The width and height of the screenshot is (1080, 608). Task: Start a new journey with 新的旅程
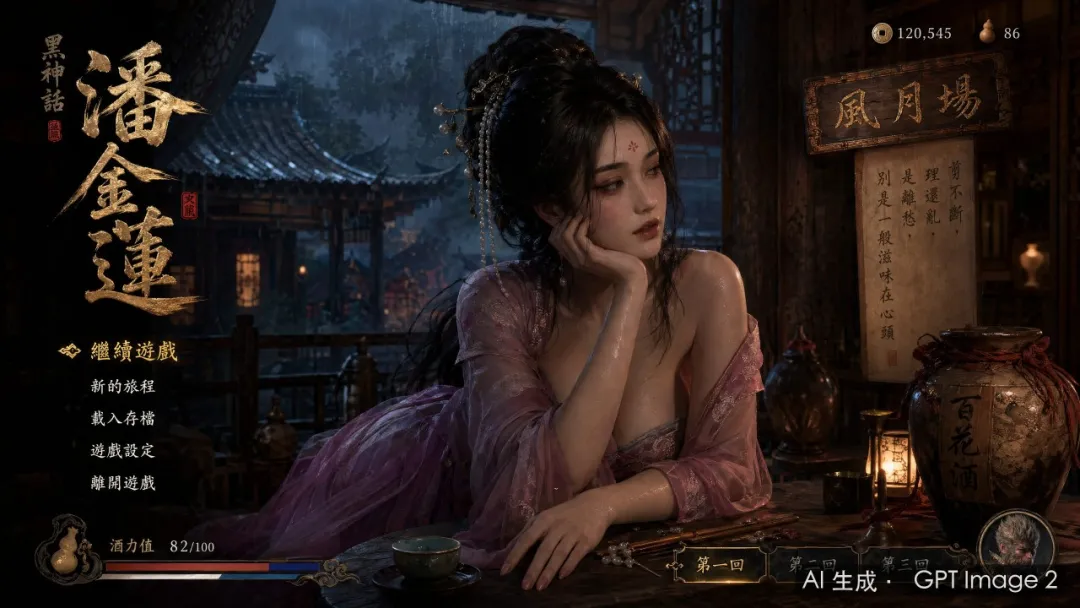(123, 386)
